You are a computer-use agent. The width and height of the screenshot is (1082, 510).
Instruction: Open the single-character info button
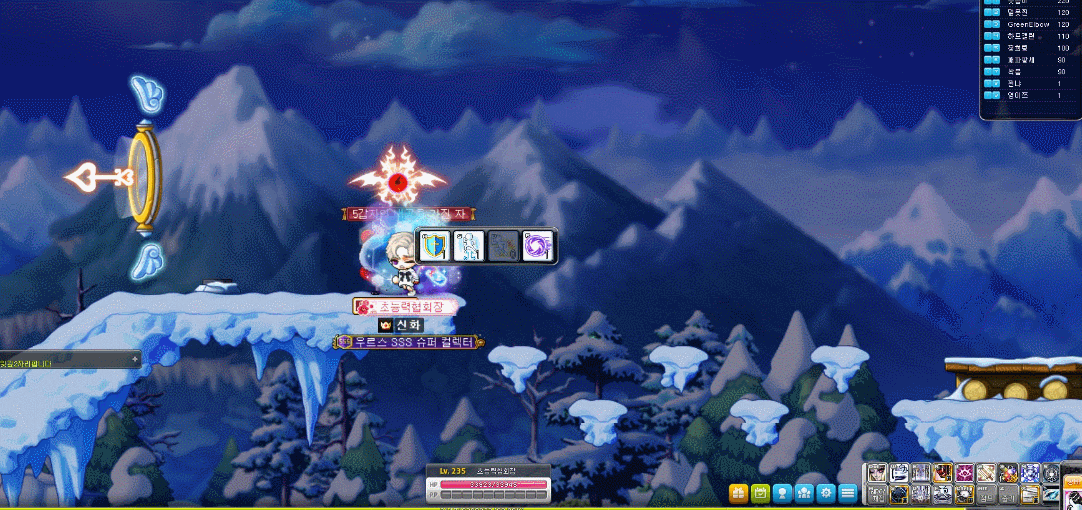click(x=782, y=492)
